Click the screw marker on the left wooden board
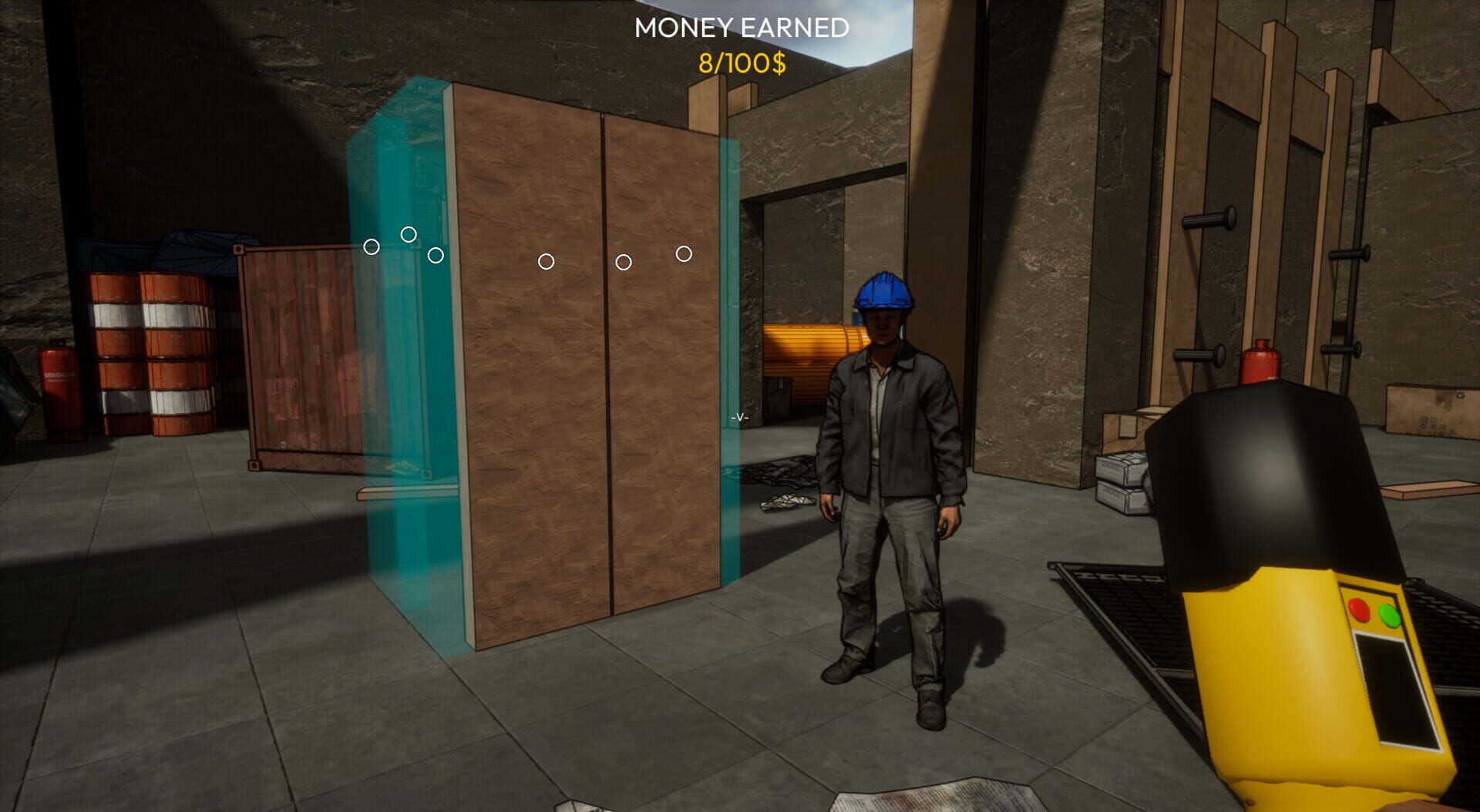Screen dimensions: 1480x812 pyautogui.click(x=547, y=262)
